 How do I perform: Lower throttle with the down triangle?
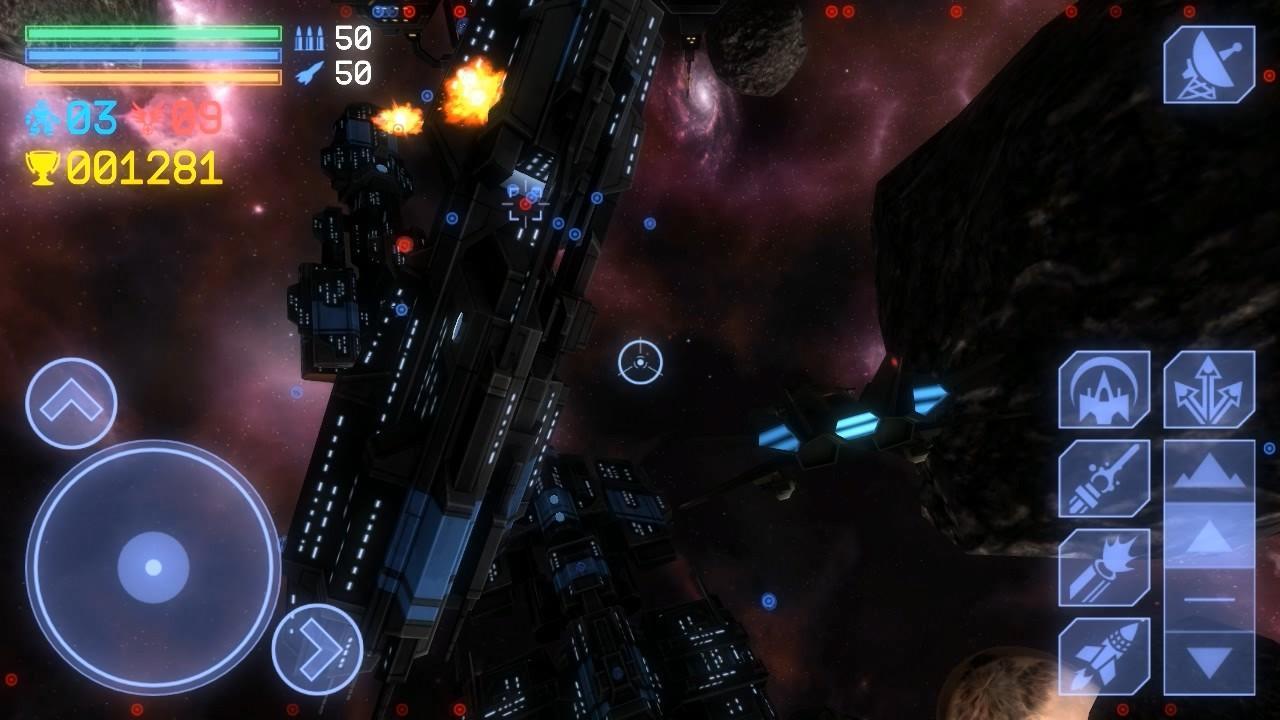point(1209,662)
